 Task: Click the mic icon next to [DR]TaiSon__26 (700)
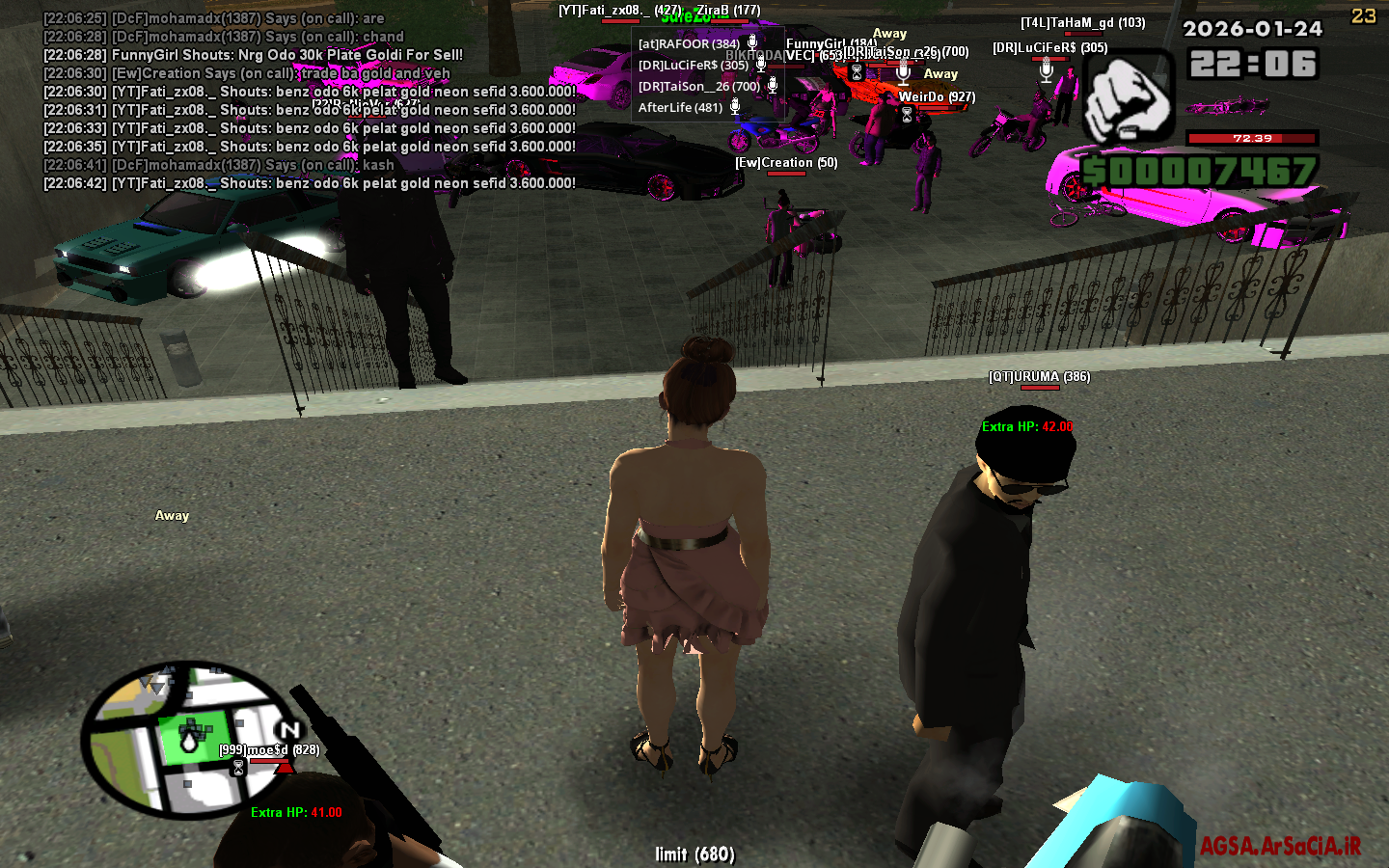(x=773, y=86)
